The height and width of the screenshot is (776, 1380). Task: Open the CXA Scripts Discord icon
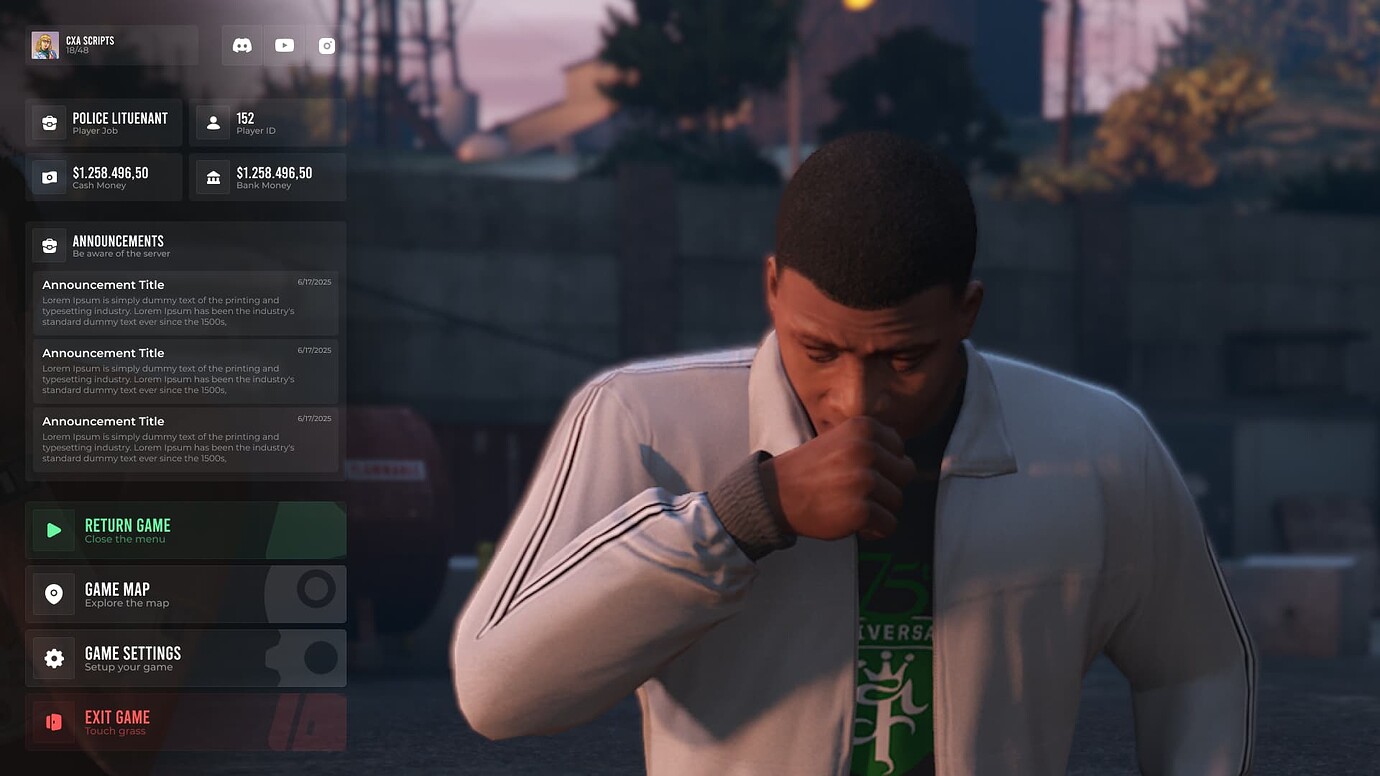click(x=241, y=44)
